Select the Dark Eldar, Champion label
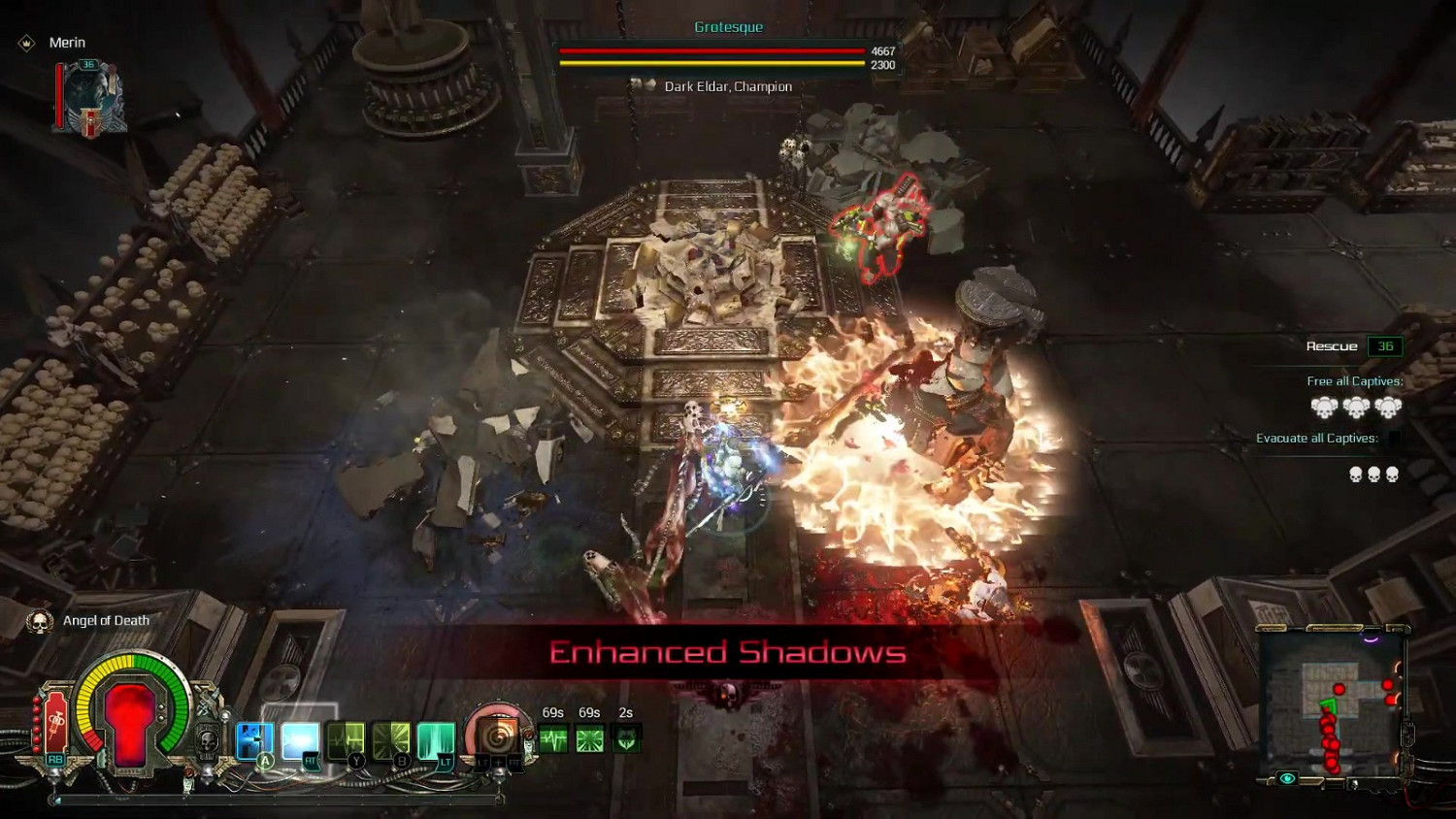This screenshot has height=819, width=1456. coord(726,85)
